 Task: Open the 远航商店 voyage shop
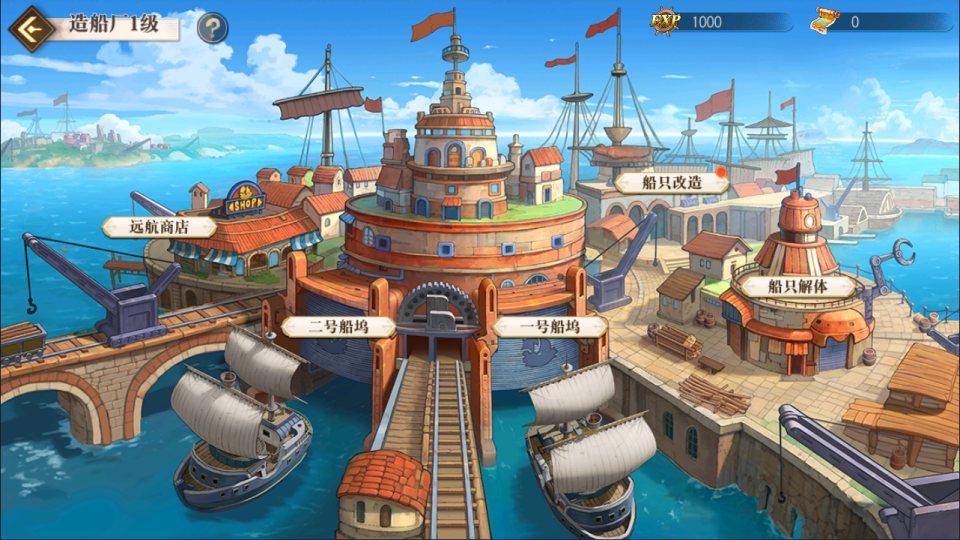click(160, 227)
